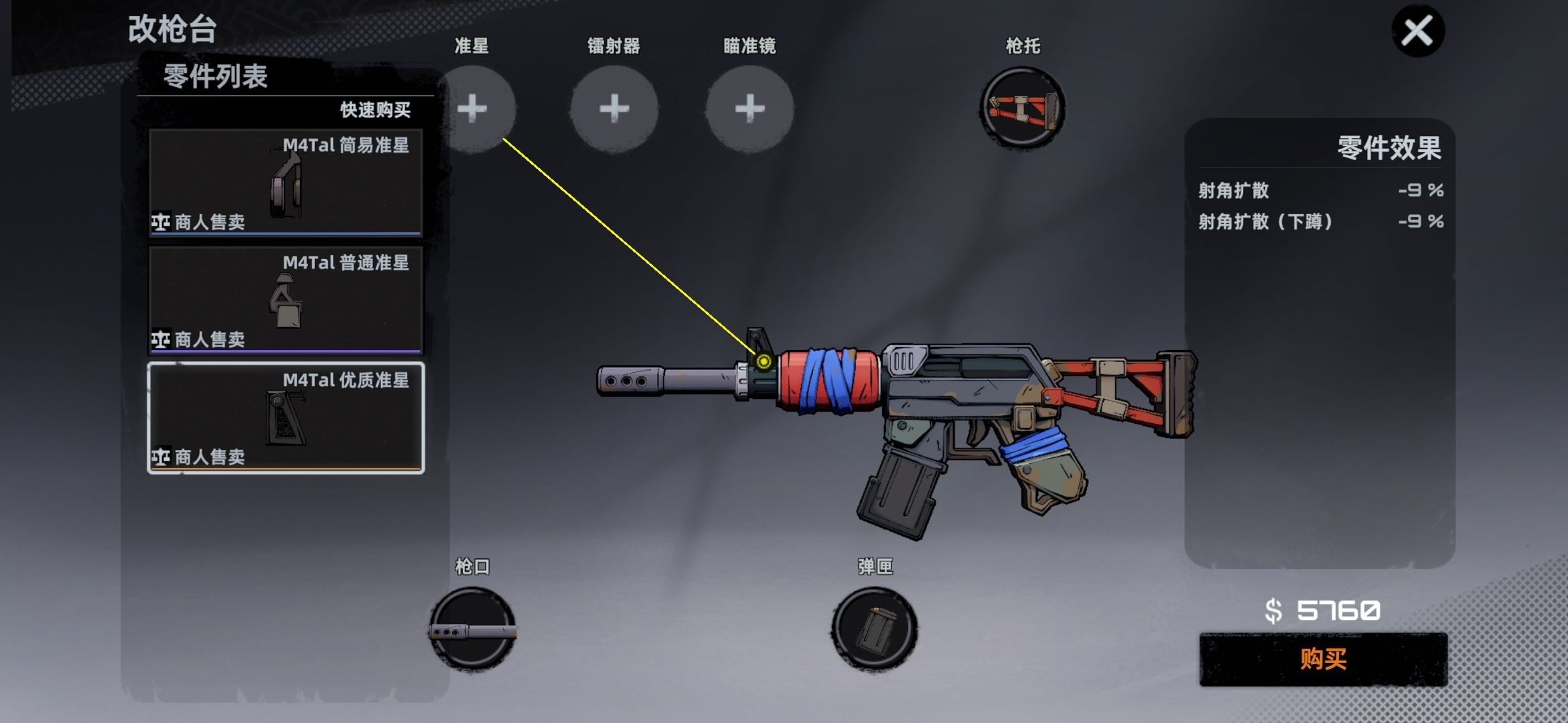Select the 枪口 muzzle slot
Screen dimensions: 1568x723
click(x=473, y=629)
